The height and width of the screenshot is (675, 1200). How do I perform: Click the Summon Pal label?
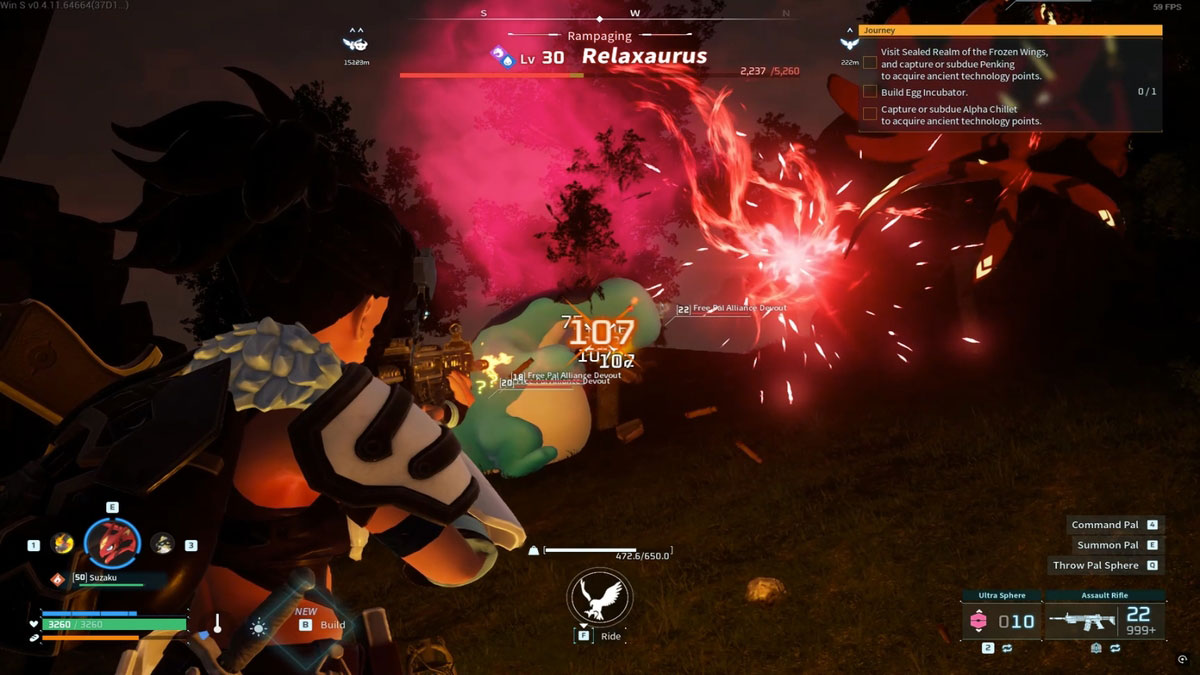click(x=1107, y=545)
